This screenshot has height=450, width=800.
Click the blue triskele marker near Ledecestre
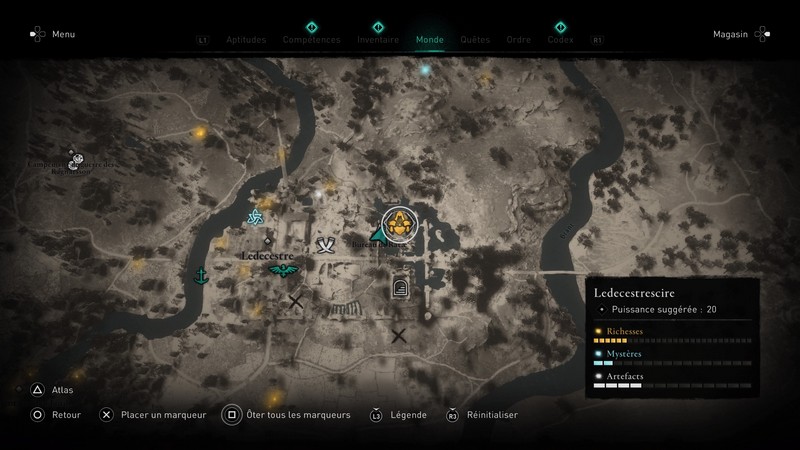[x=254, y=219]
